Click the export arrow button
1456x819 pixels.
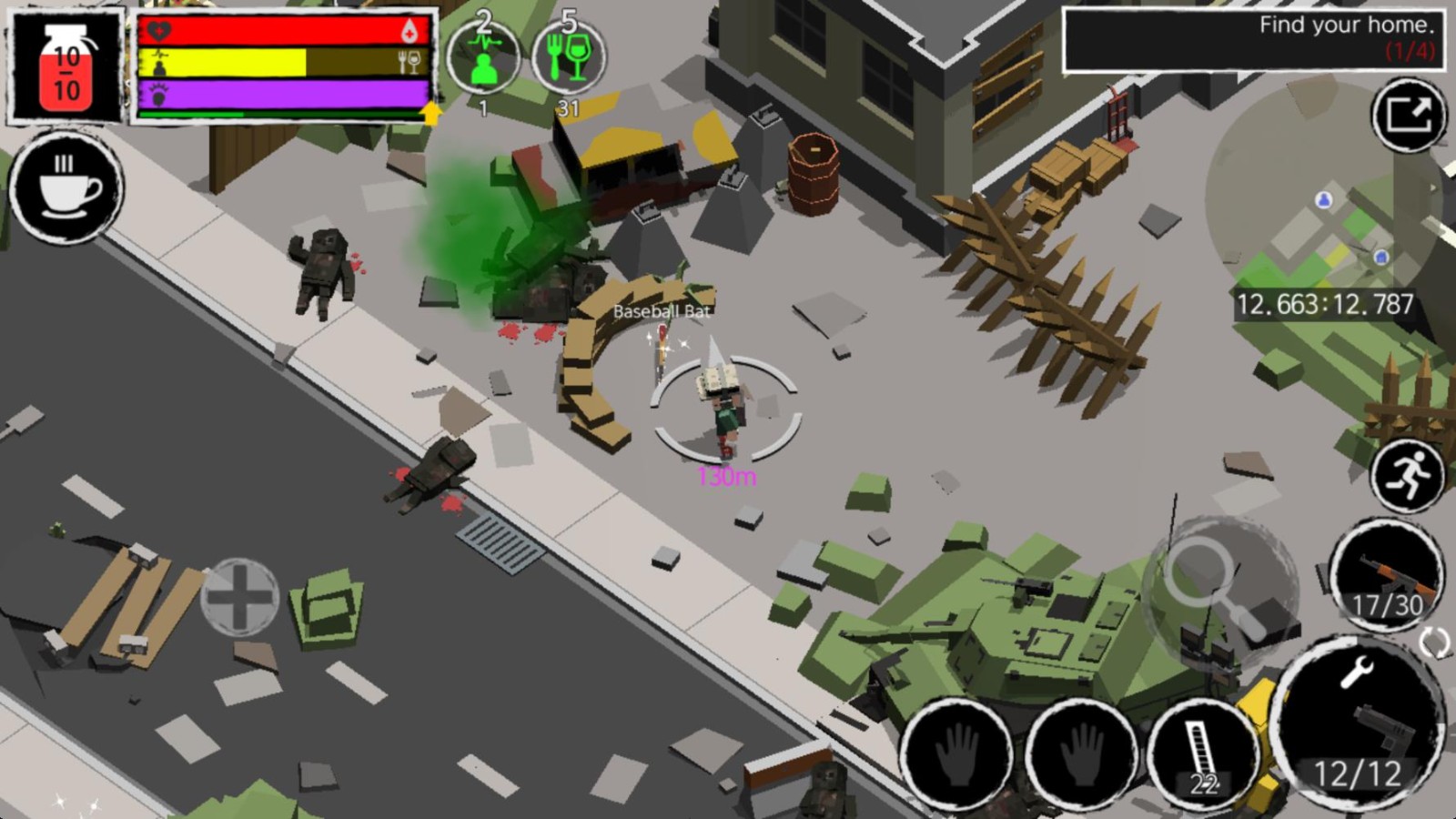tap(1409, 116)
